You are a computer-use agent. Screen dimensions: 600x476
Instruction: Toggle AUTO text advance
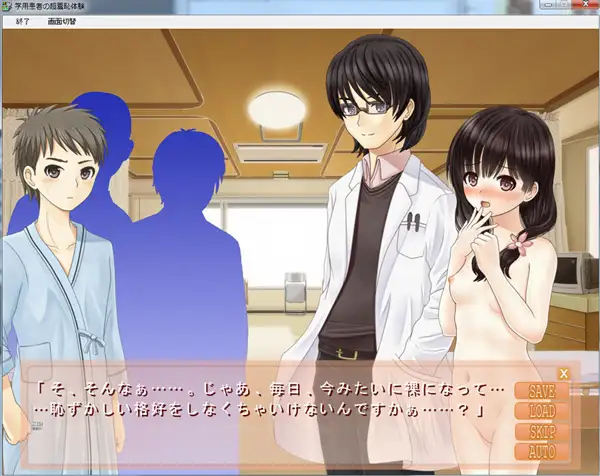[x=541, y=452]
